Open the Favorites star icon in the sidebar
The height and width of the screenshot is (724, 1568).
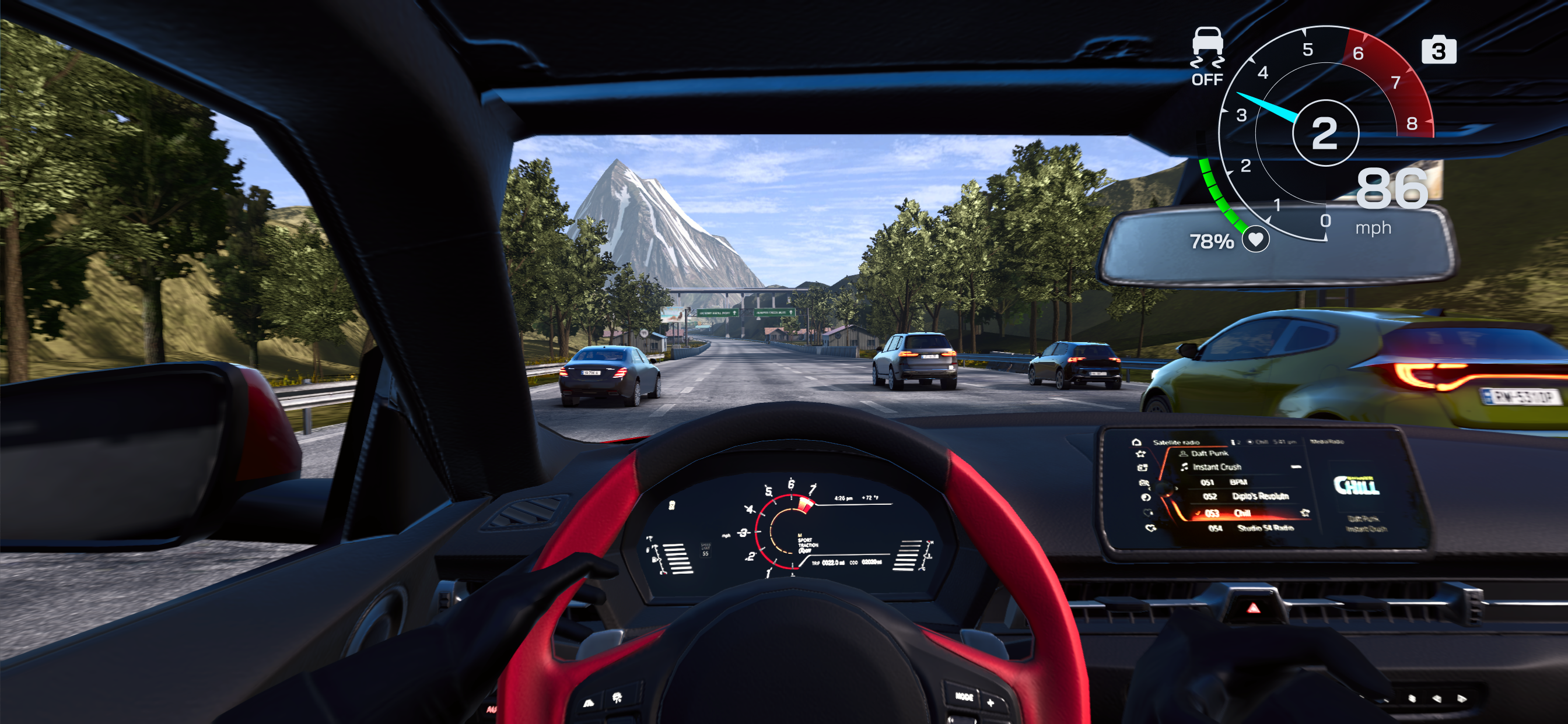pyautogui.click(x=1142, y=454)
